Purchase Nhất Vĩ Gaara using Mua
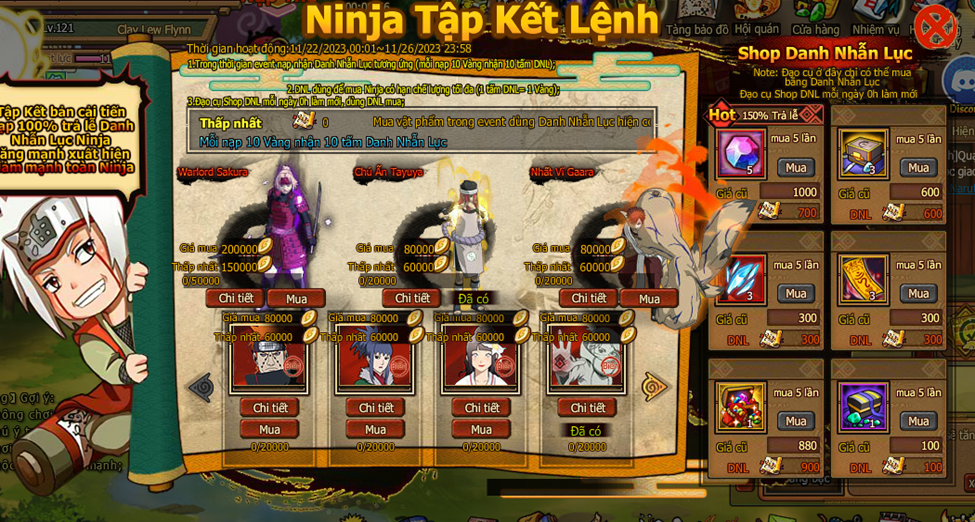 649,298
